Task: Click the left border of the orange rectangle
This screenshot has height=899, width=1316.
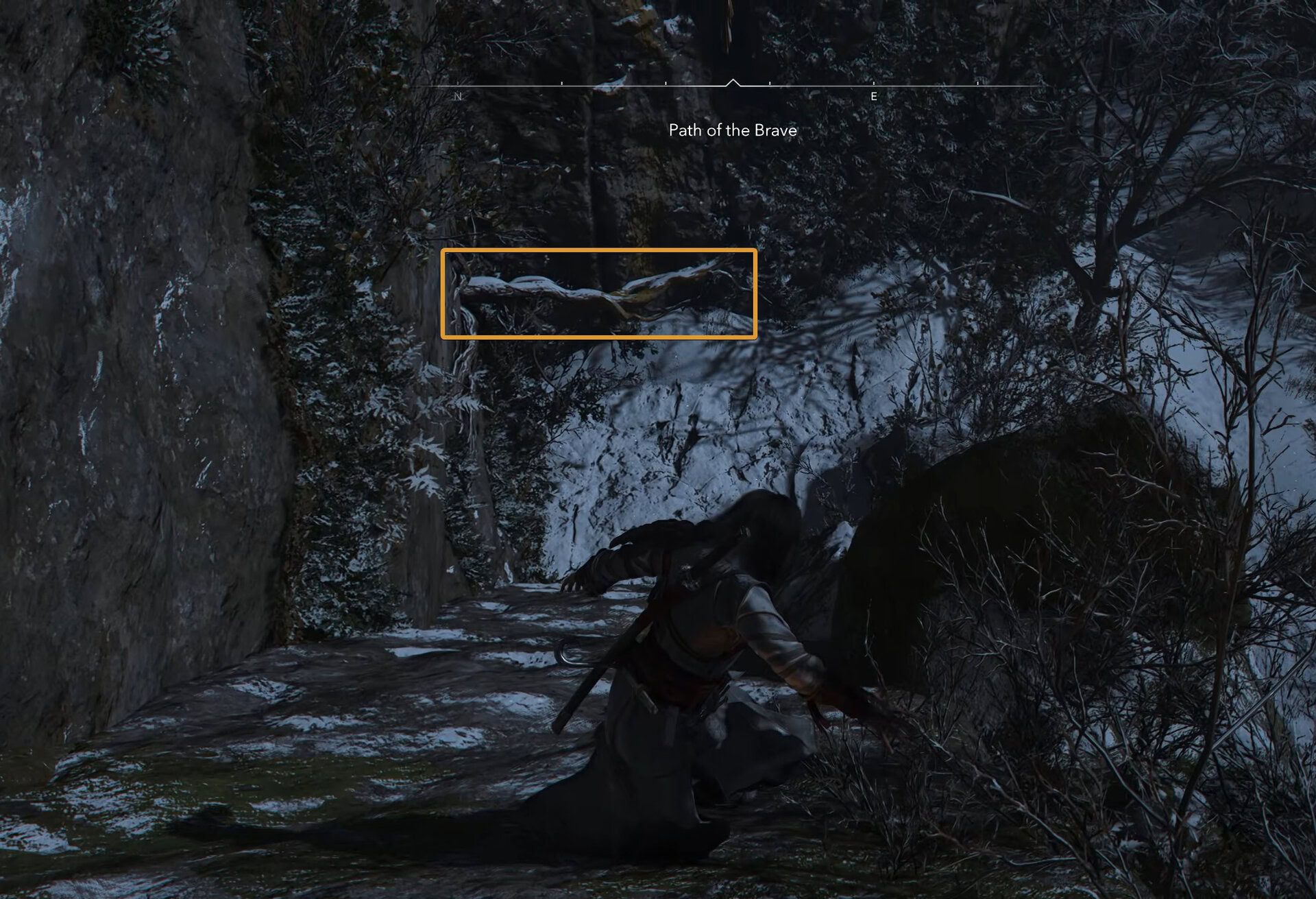Action: click(x=446, y=295)
